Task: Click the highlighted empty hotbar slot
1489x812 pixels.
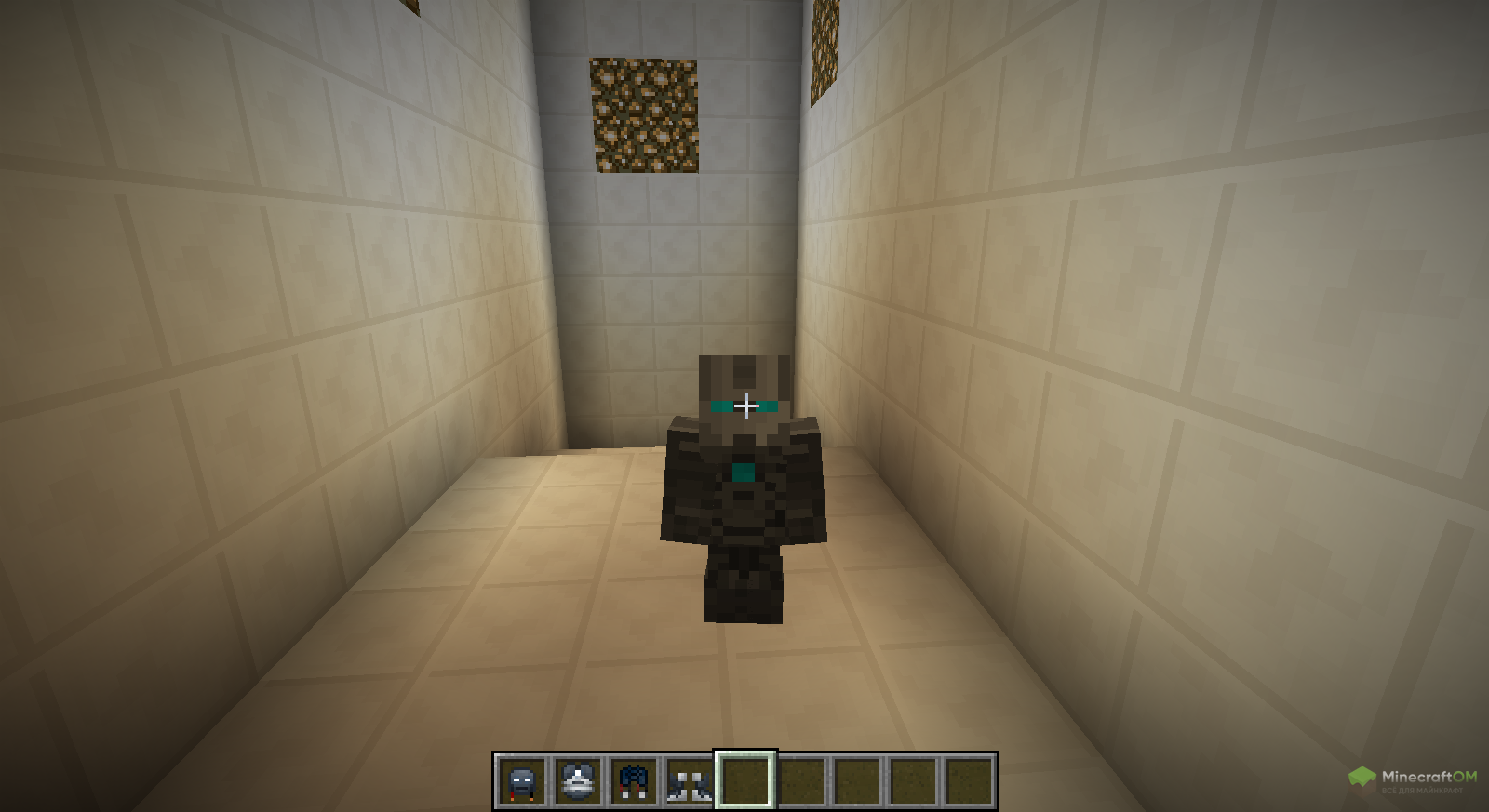Action: point(745,781)
